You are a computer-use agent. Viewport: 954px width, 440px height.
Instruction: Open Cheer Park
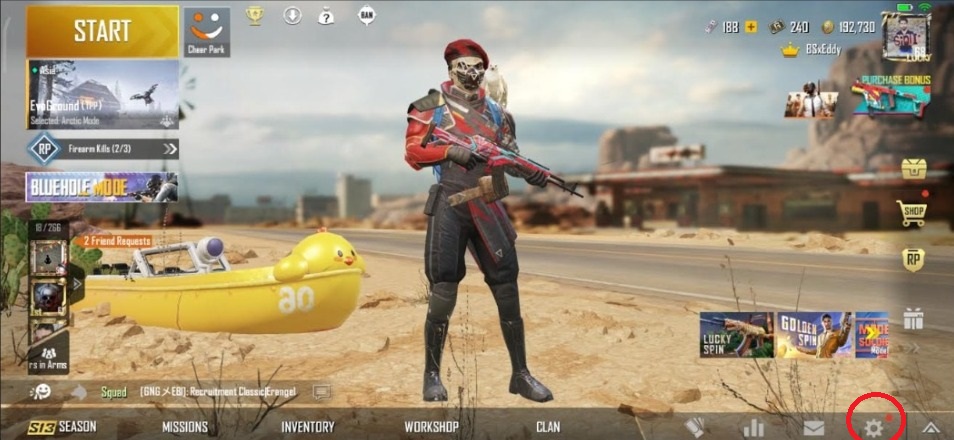[206, 31]
